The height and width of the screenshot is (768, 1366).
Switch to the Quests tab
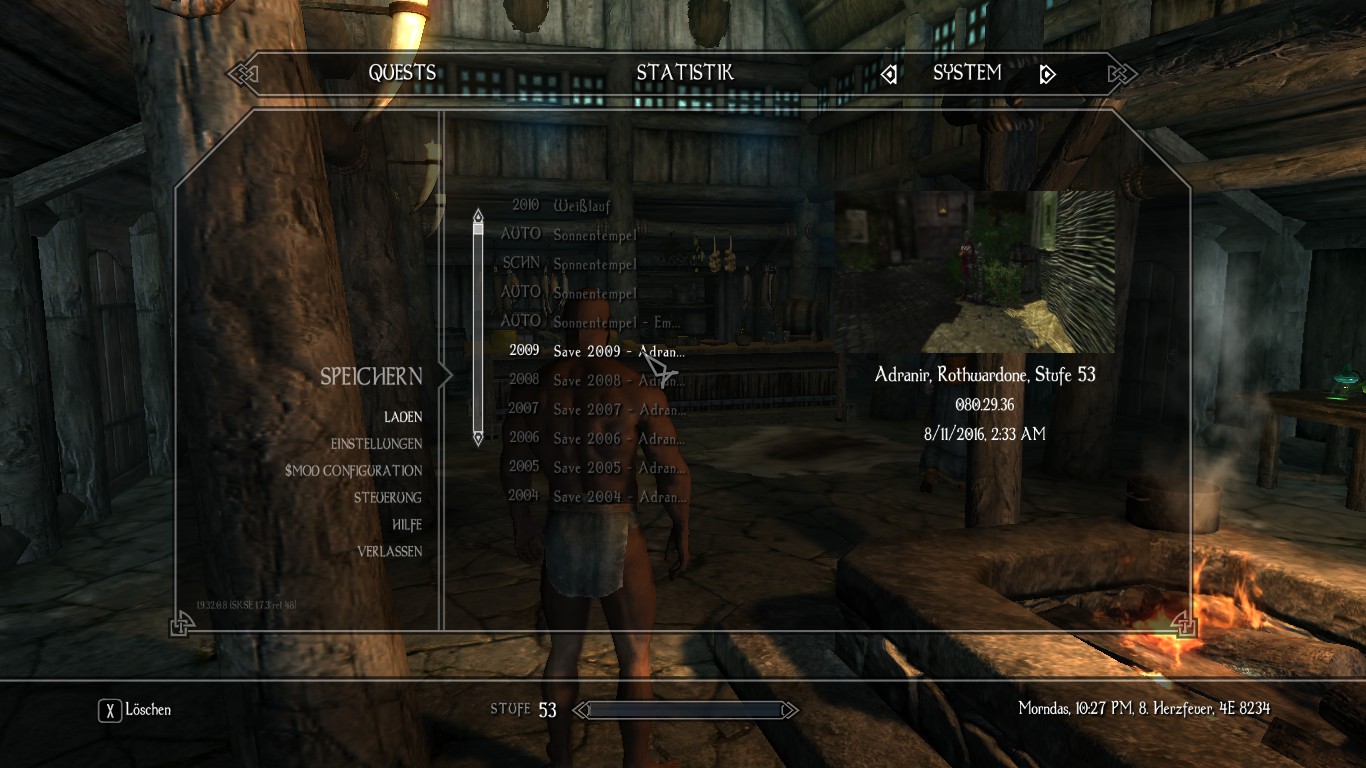tap(402, 73)
